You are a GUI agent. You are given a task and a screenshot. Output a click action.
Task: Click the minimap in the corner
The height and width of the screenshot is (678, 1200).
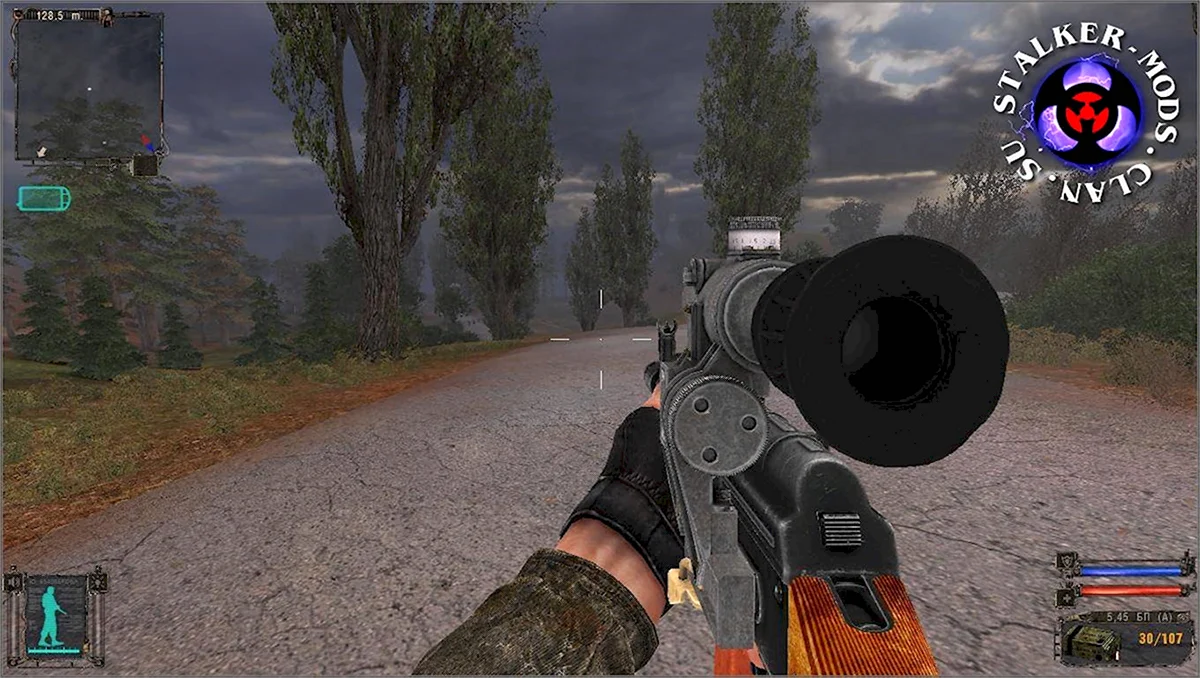coord(88,86)
